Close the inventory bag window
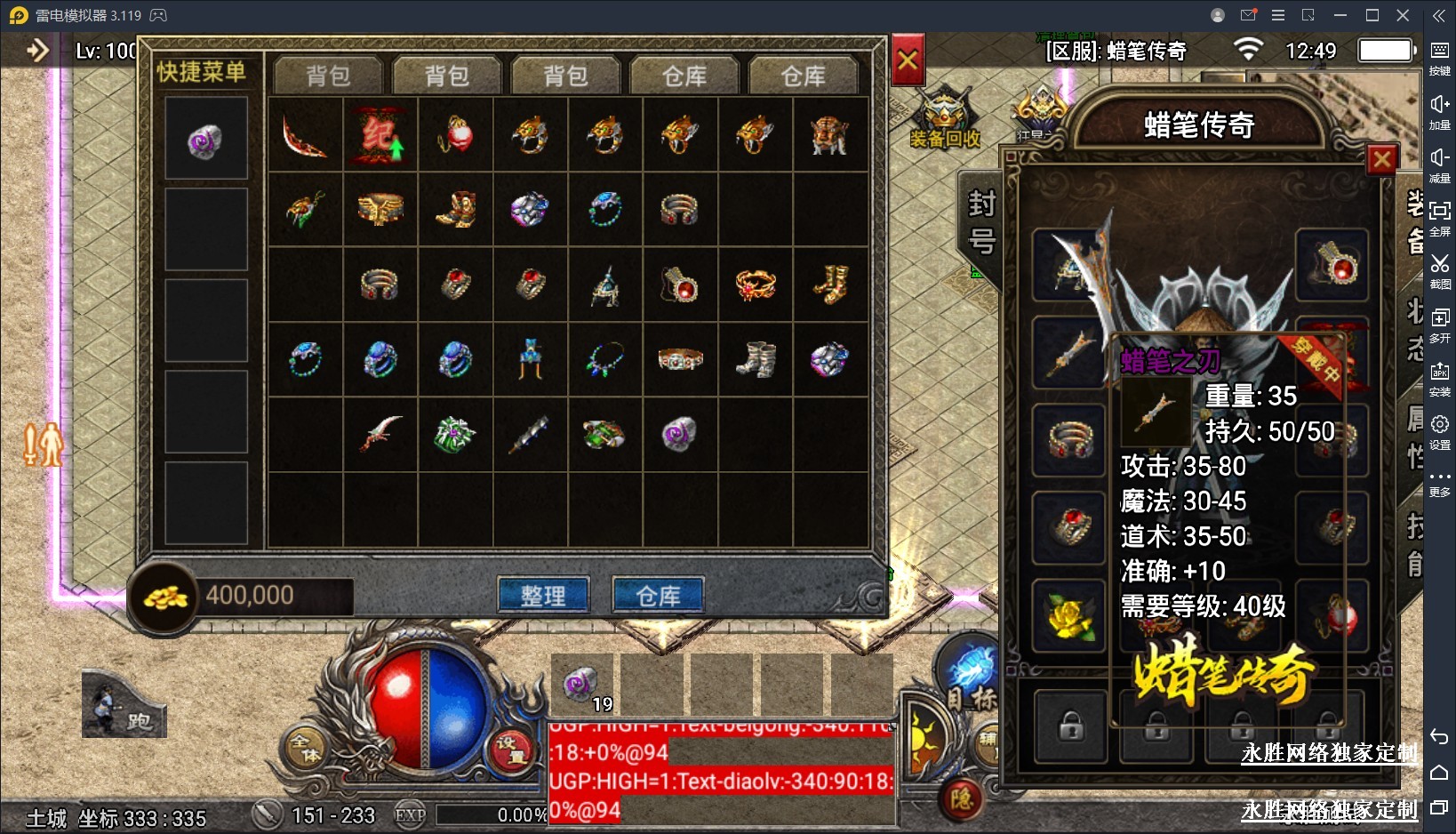The height and width of the screenshot is (834, 1456). [908, 60]
